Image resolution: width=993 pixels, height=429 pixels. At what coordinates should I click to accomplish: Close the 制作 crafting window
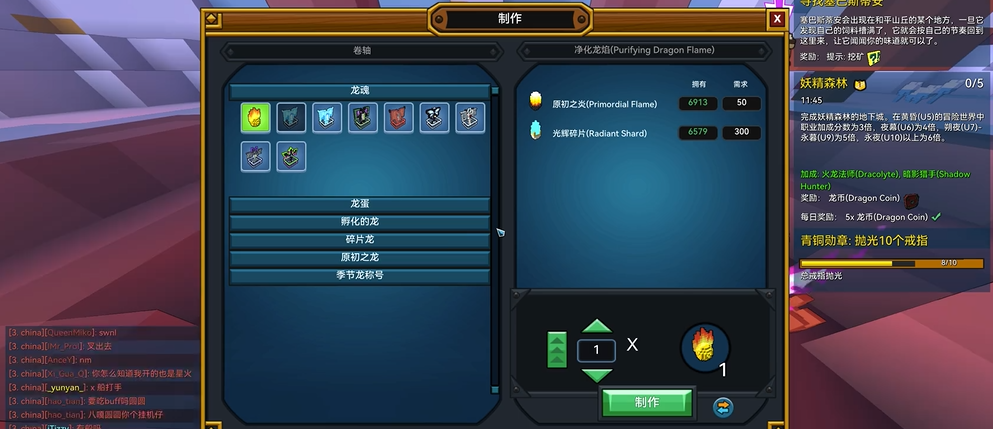point(777,19)
